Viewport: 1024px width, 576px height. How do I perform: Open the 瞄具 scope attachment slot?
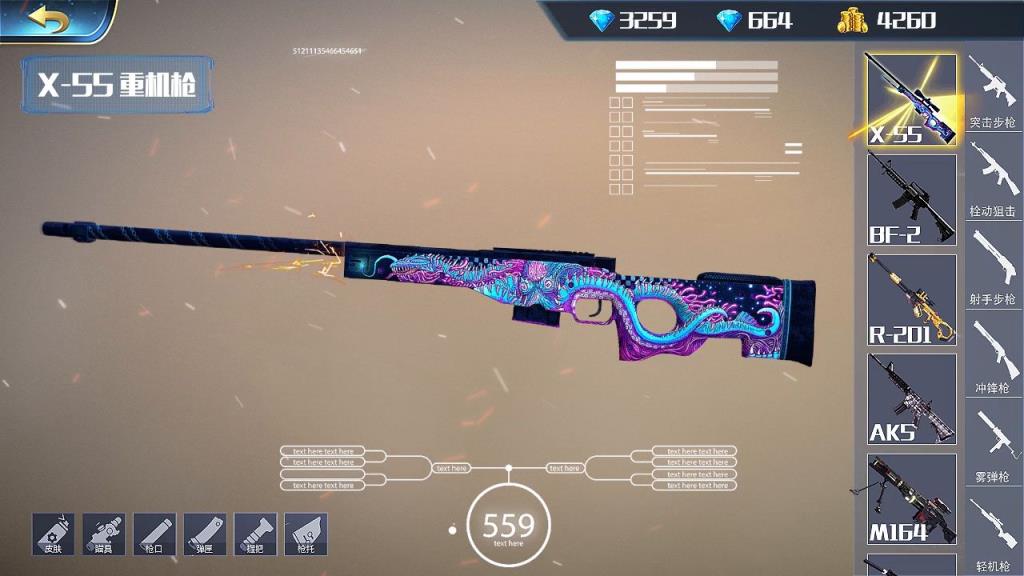[x=103, y=534]
